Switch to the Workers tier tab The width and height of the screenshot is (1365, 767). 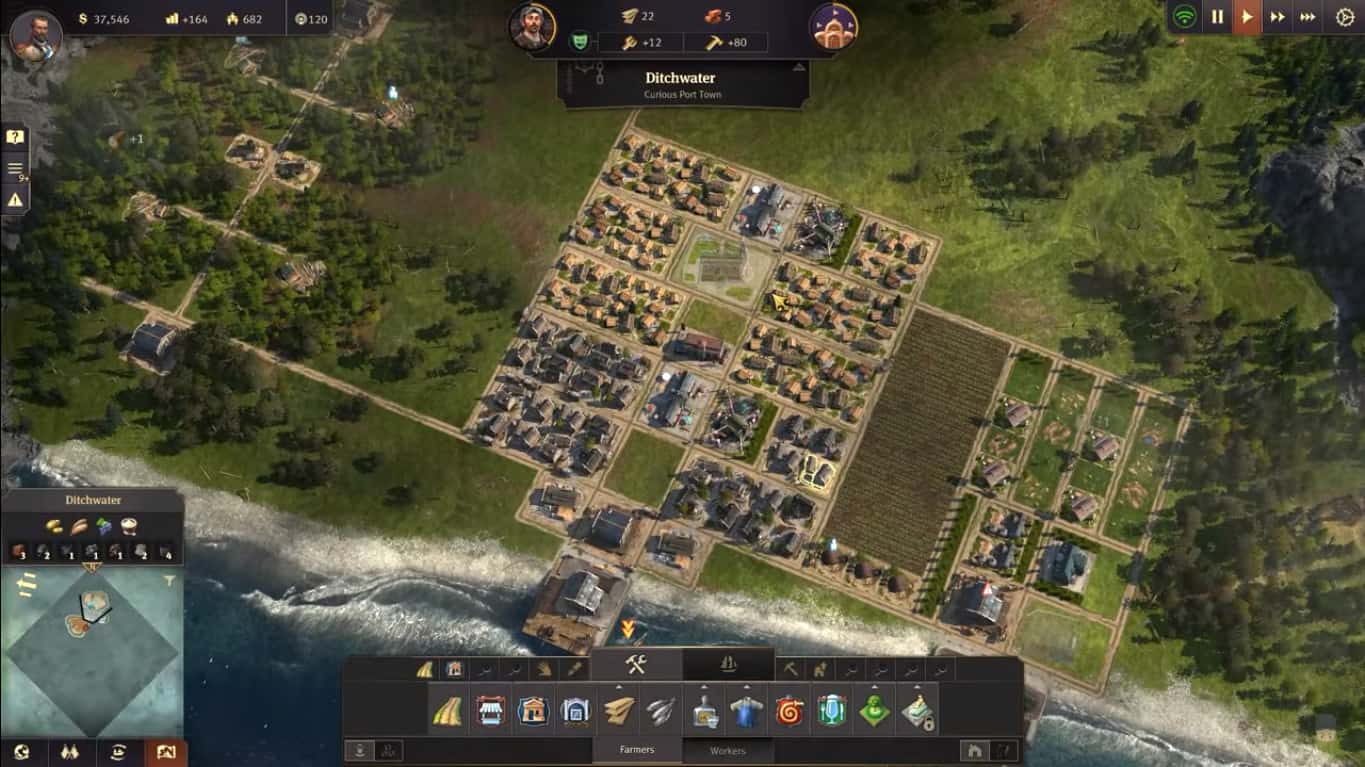[x=728, y=750]
